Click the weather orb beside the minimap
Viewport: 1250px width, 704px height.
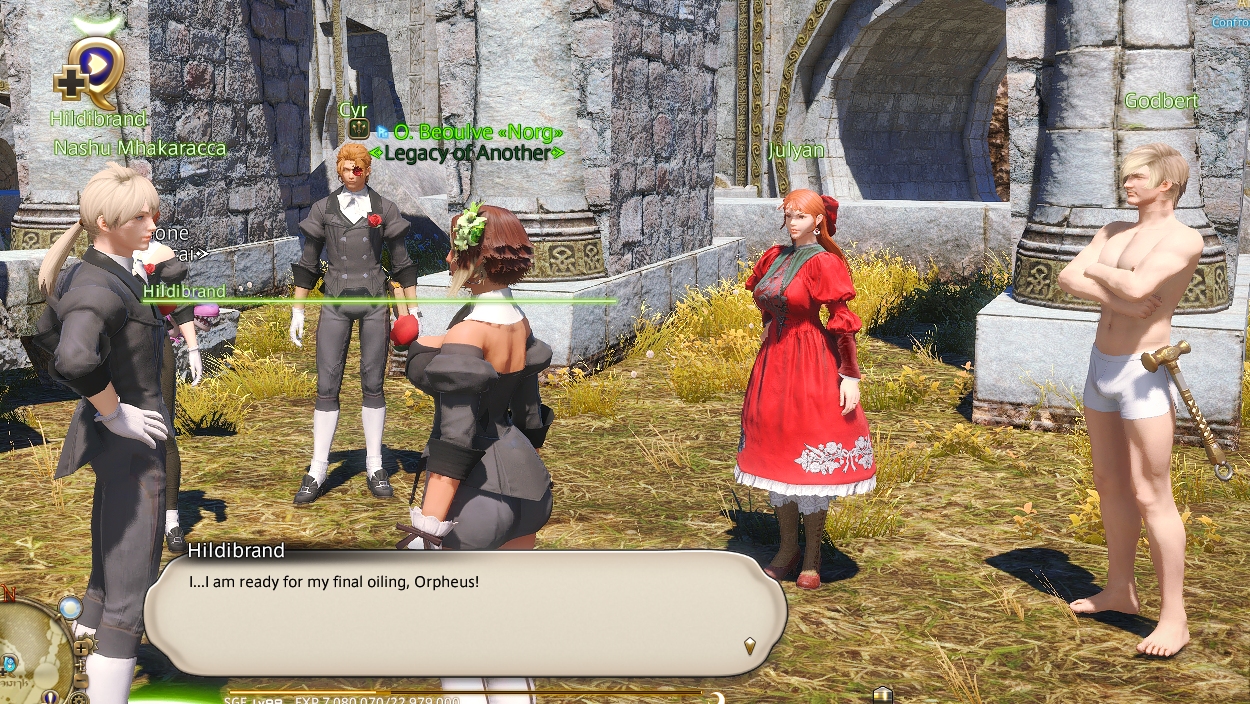69,607
